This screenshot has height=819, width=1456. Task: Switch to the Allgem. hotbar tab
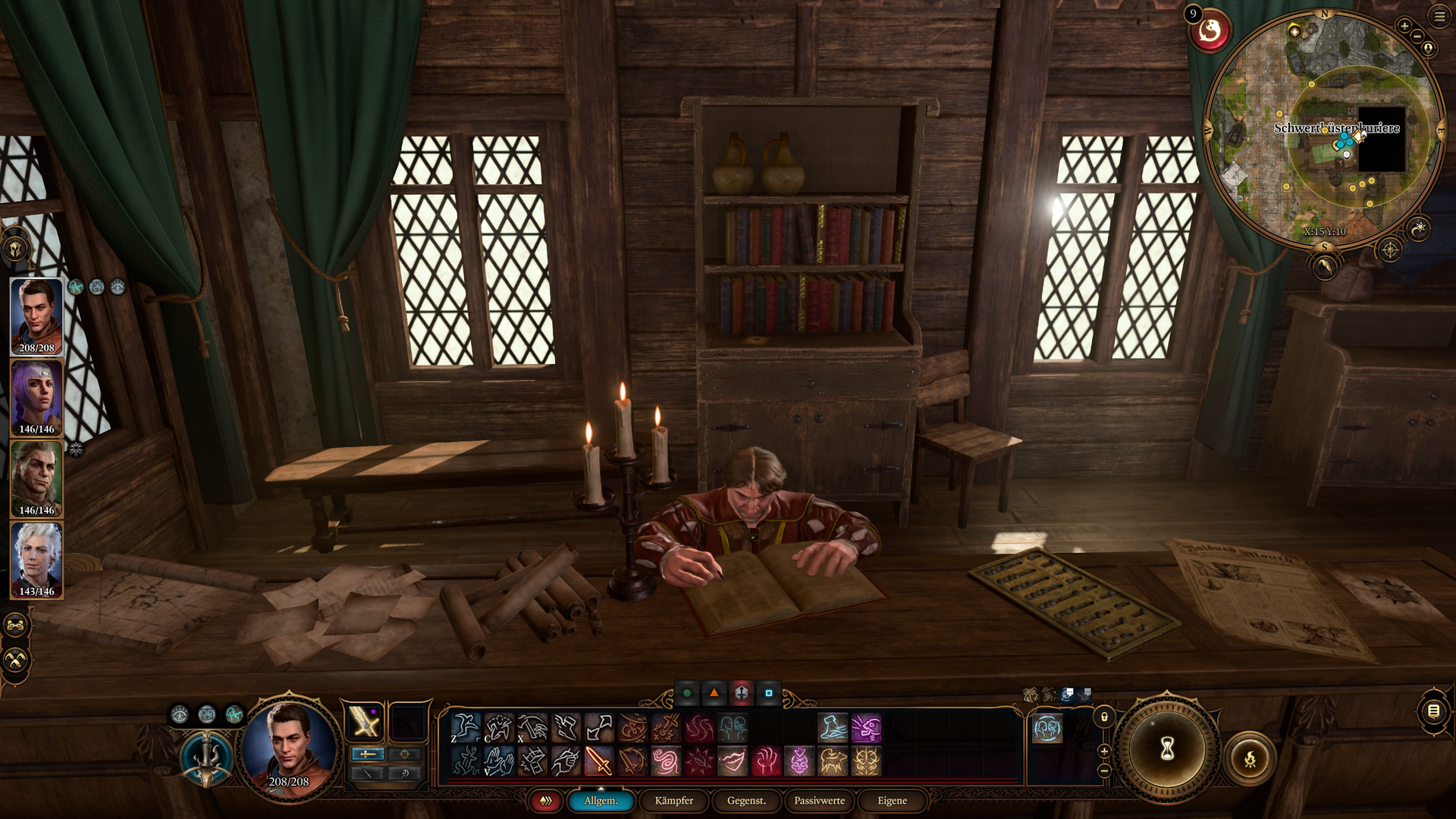[601, 801]
